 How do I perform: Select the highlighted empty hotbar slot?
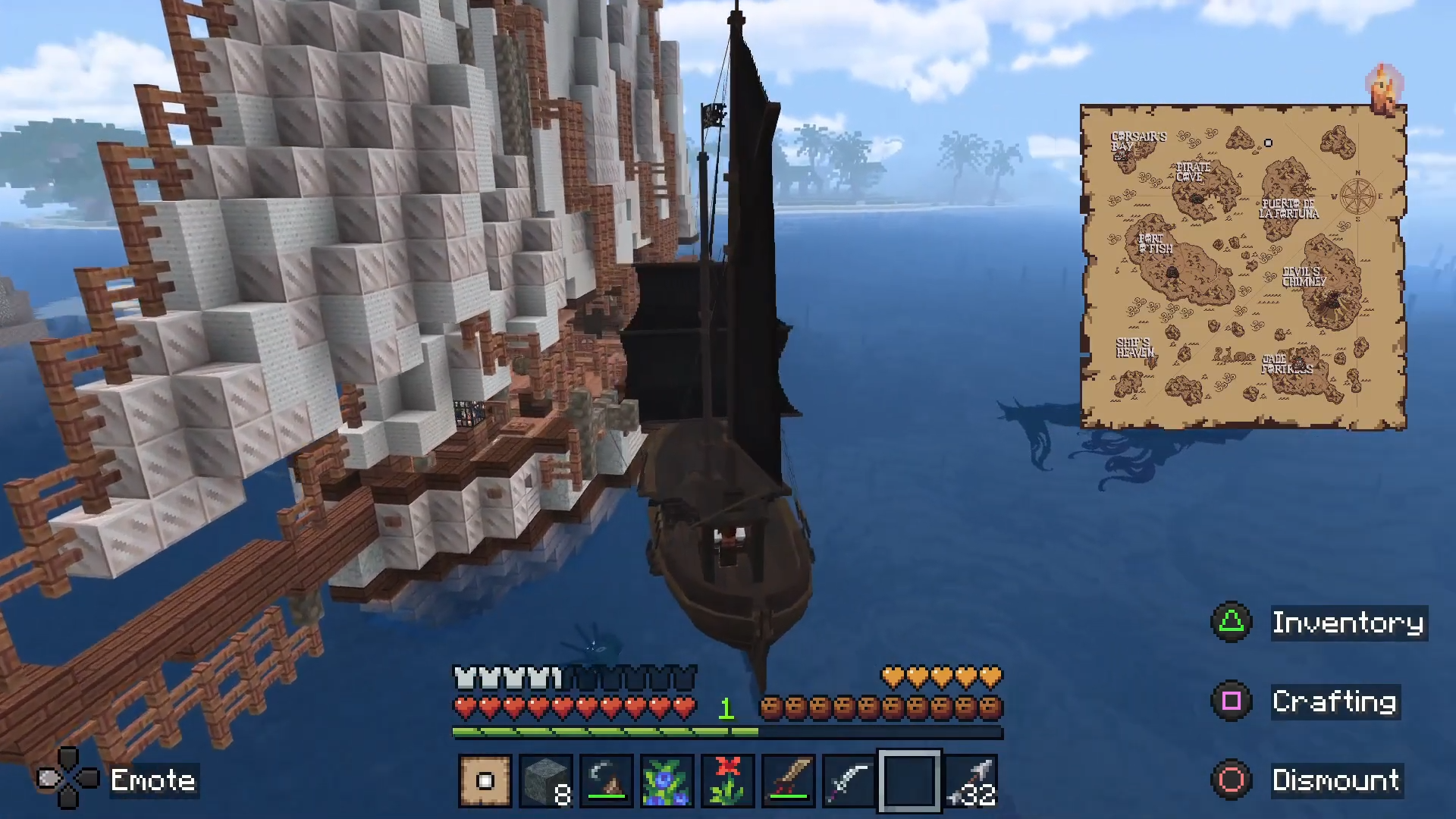coord(909,780)
